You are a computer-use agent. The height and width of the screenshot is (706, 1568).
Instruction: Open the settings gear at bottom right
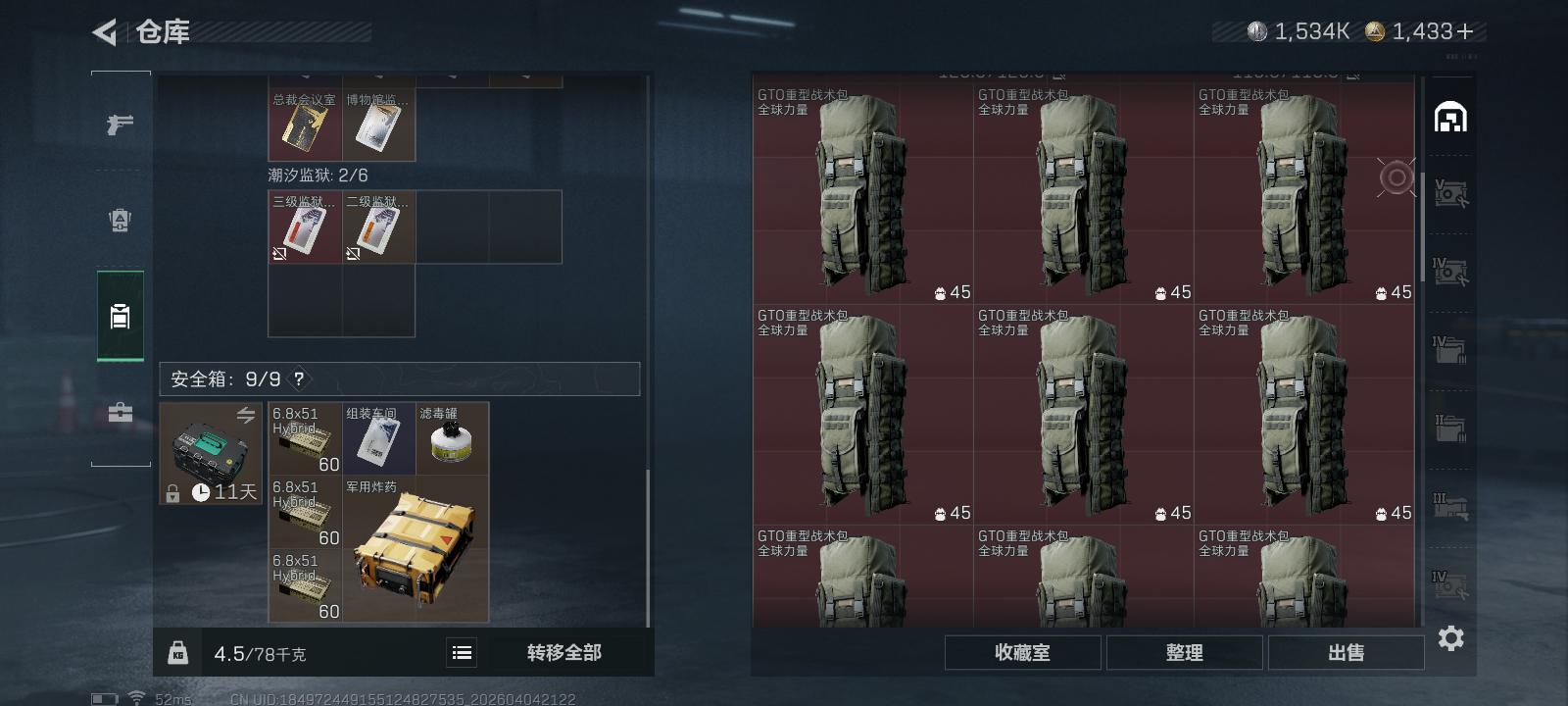point(1451,638)
